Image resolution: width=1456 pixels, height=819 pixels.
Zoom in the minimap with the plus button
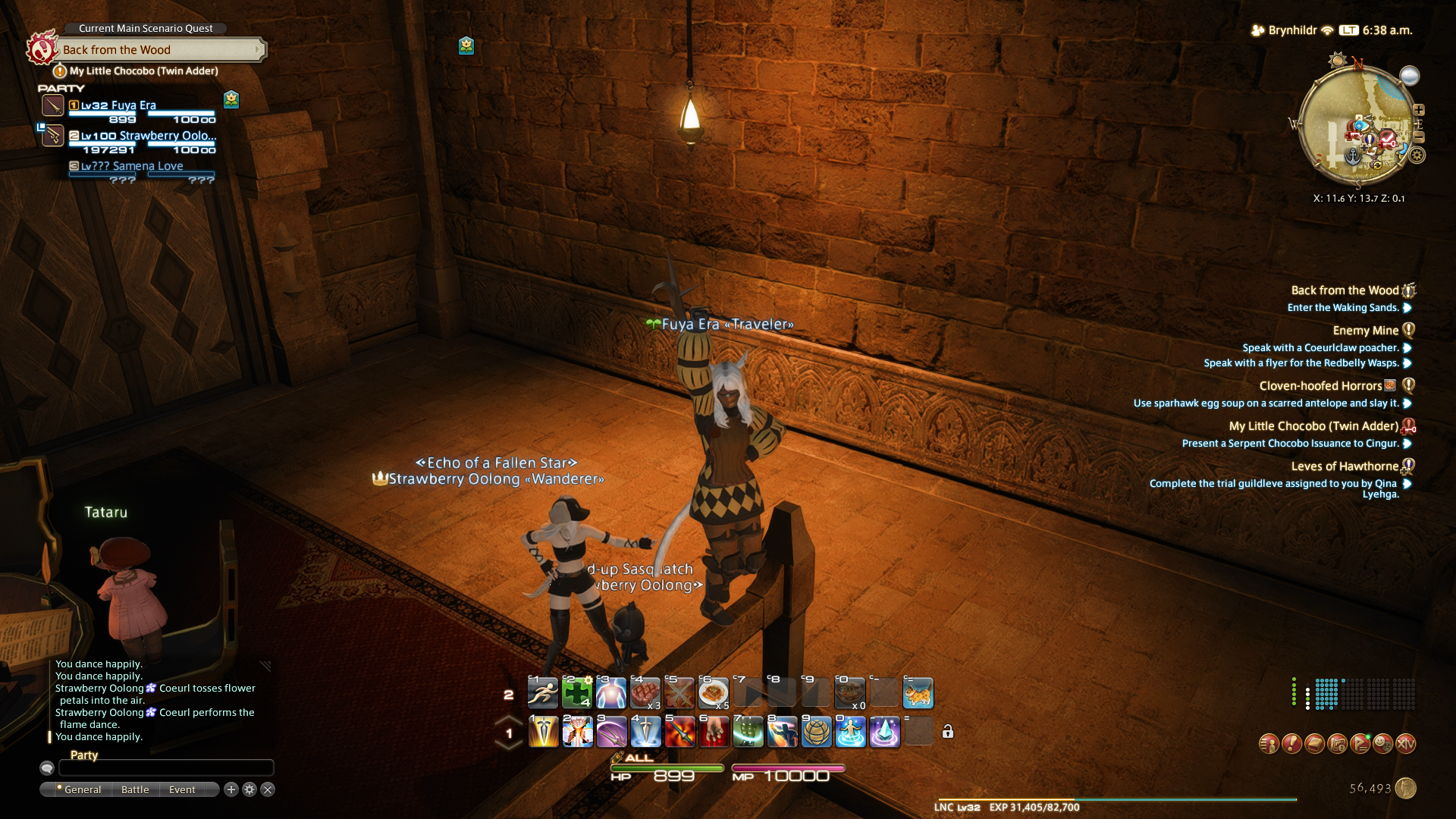click(1419, 110)
